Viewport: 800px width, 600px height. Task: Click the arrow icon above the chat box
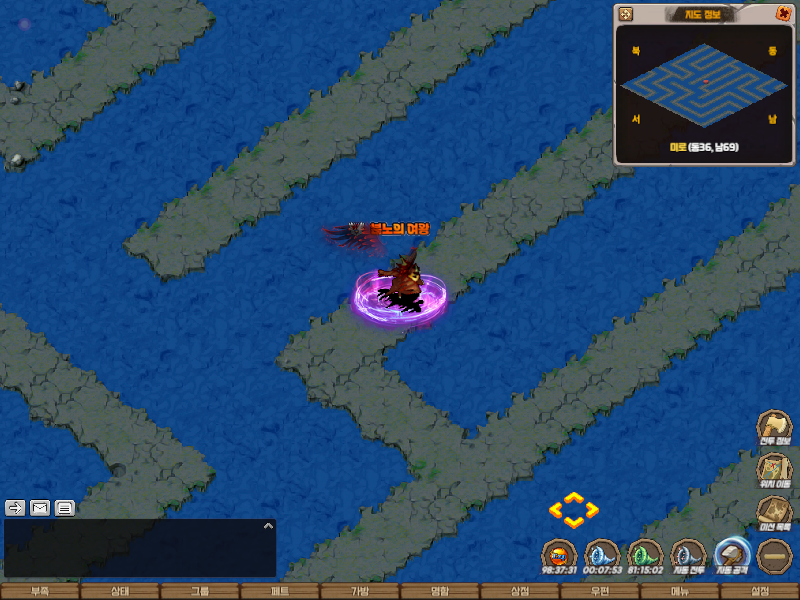click(15, 507)
